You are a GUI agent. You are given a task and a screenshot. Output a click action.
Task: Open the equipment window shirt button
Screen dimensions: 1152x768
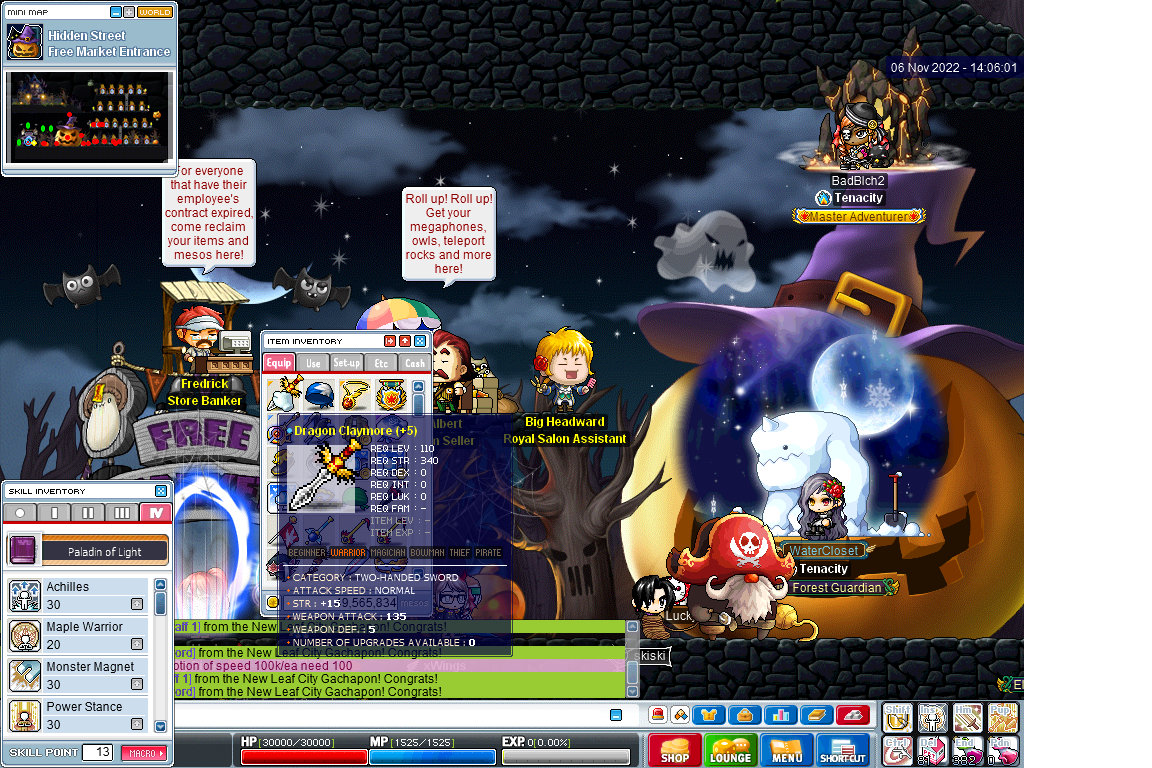[710, 714]
